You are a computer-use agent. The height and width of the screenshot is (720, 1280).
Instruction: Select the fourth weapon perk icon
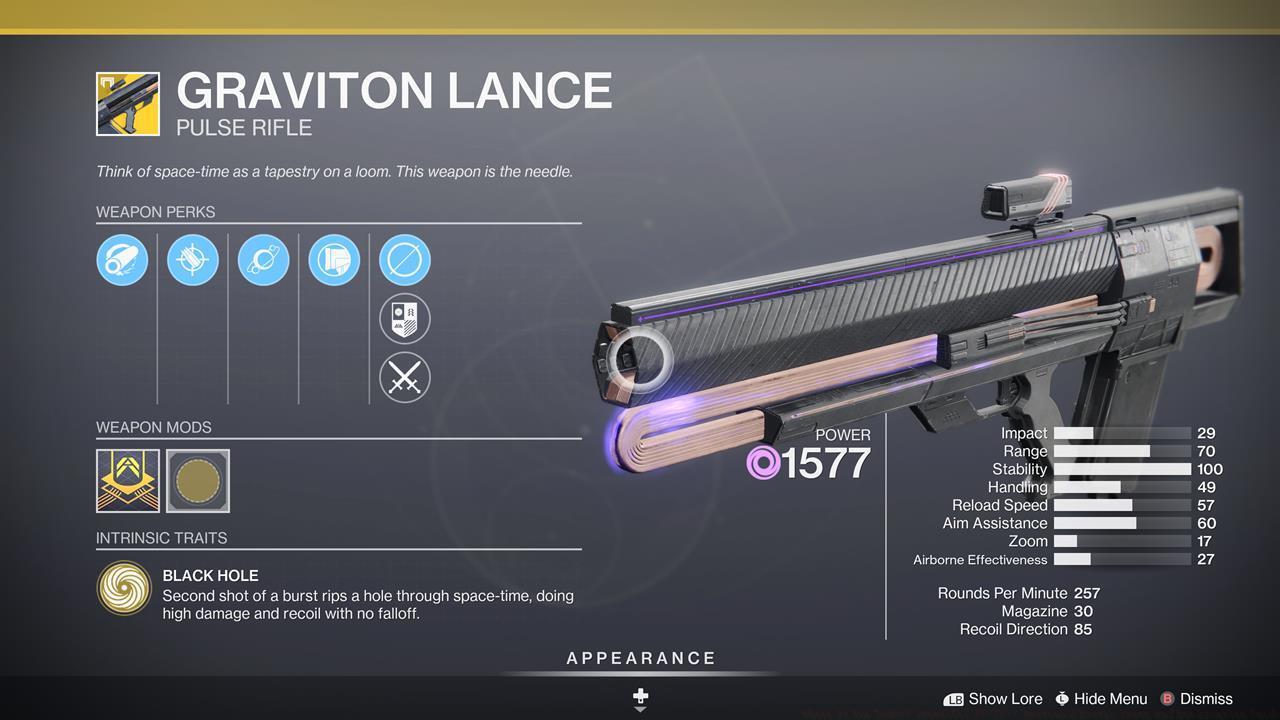coord(333,260)
